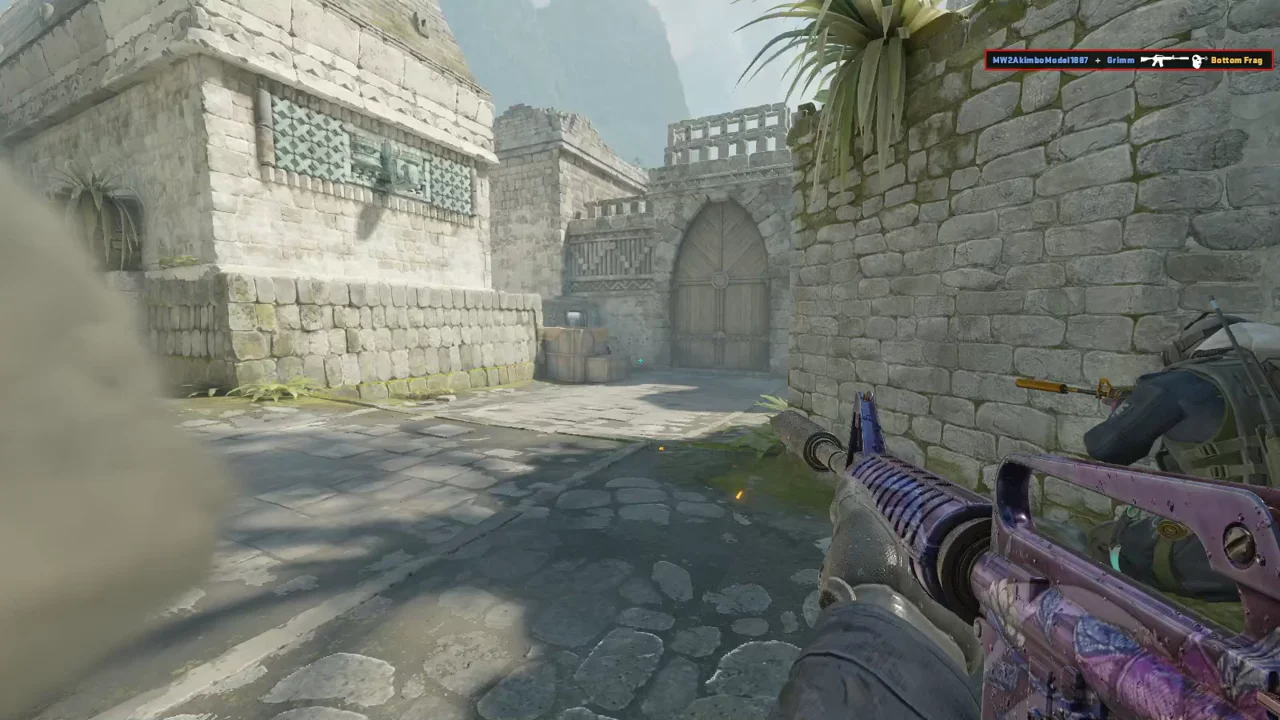Select the victim name Bottom Frag

pyautogui.click(x=1239, y=60)
